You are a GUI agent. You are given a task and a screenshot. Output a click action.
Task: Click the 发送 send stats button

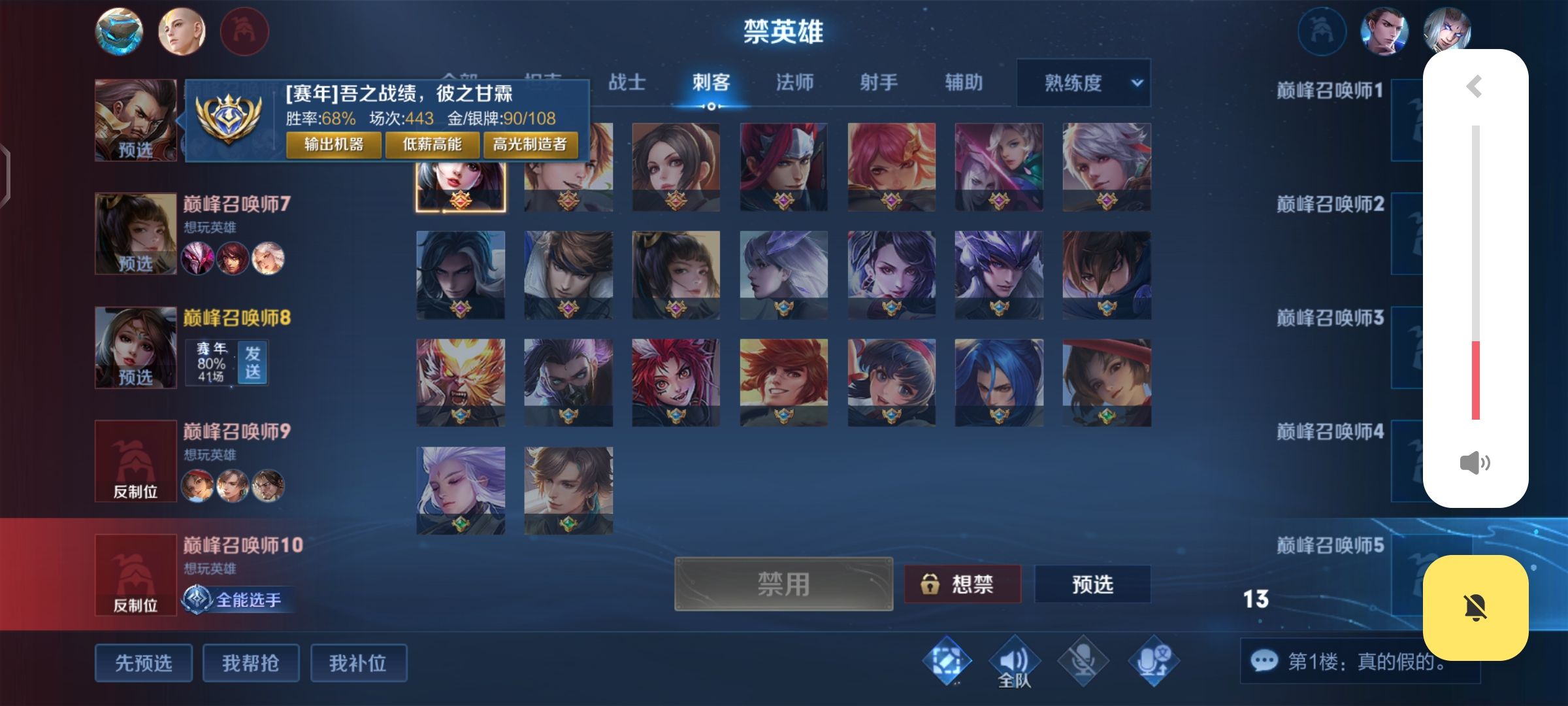pos(253,363)
